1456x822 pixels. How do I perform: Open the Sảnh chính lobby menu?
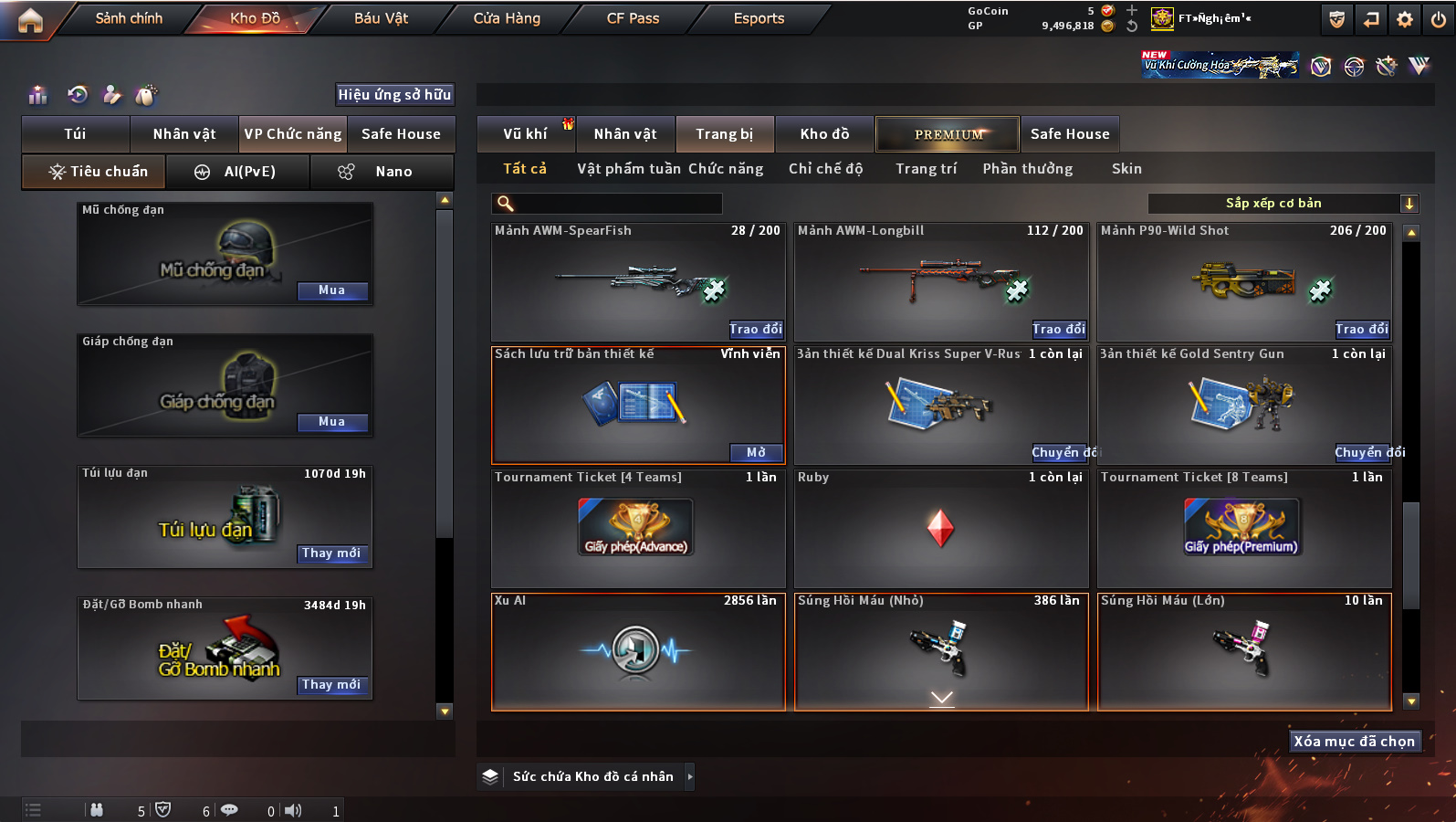click(x=129, y=18)
